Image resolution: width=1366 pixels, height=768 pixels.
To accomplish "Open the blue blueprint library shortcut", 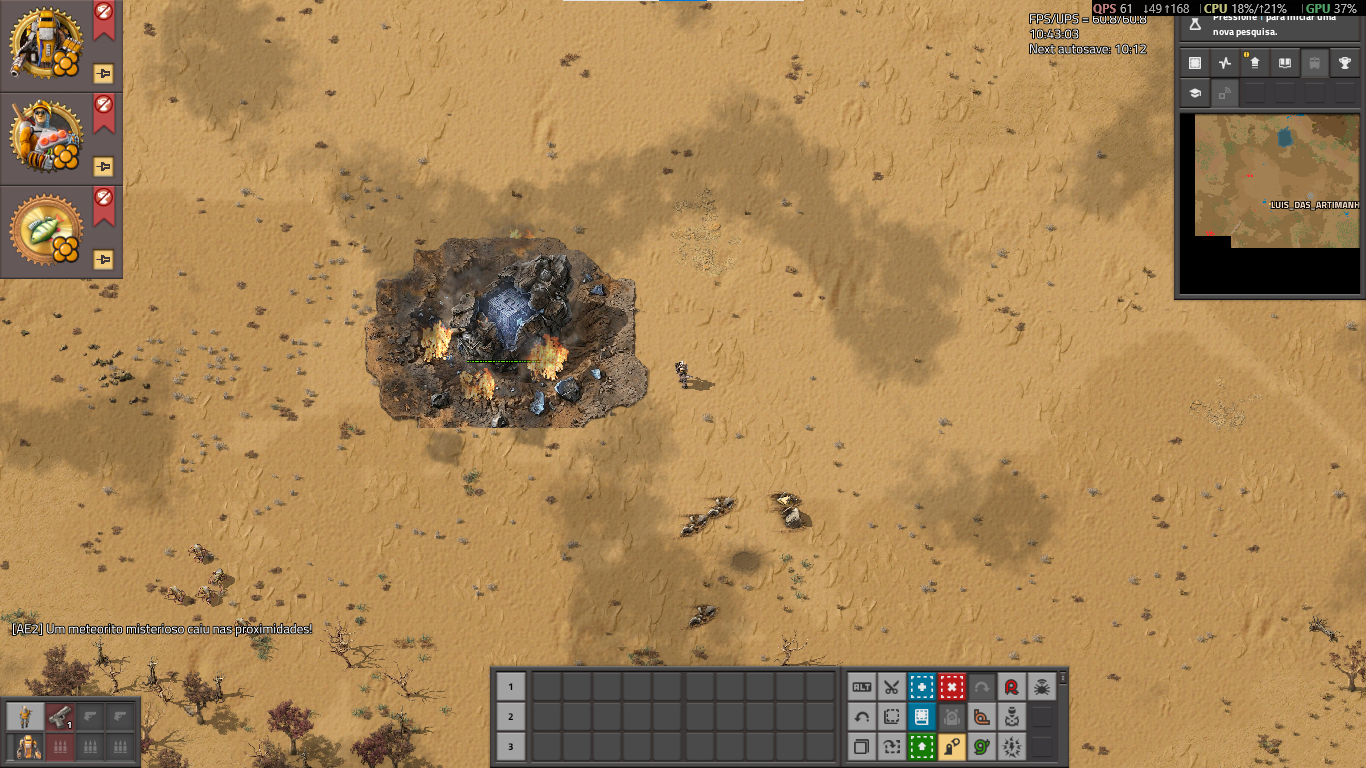I will (922, 717).
